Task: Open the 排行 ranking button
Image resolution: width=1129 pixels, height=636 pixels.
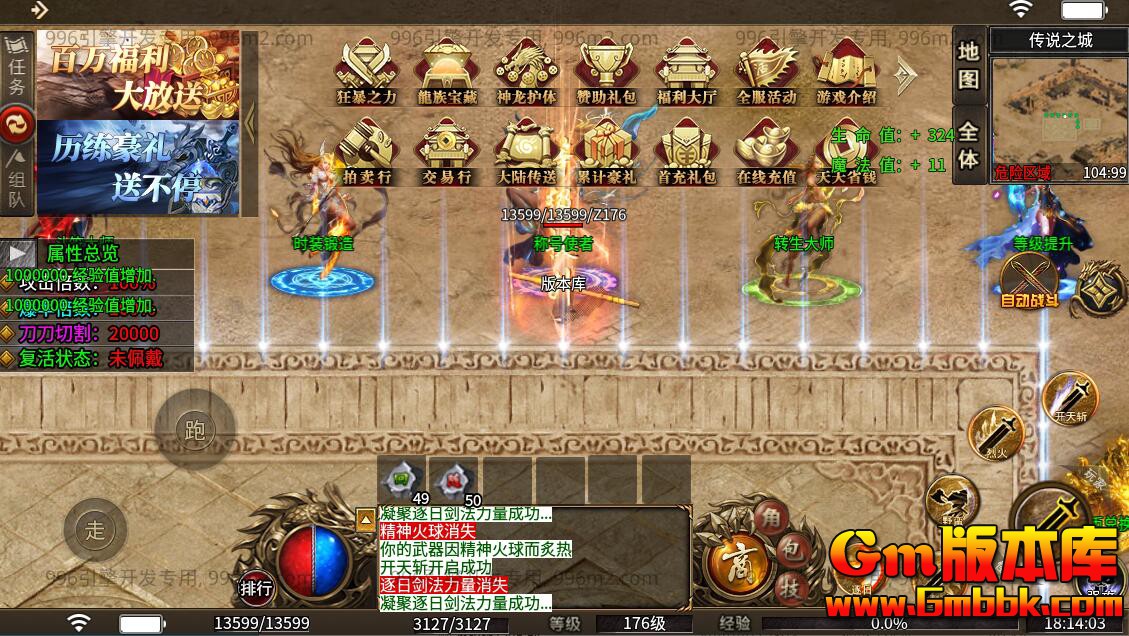Action: (x=256, y=588)
